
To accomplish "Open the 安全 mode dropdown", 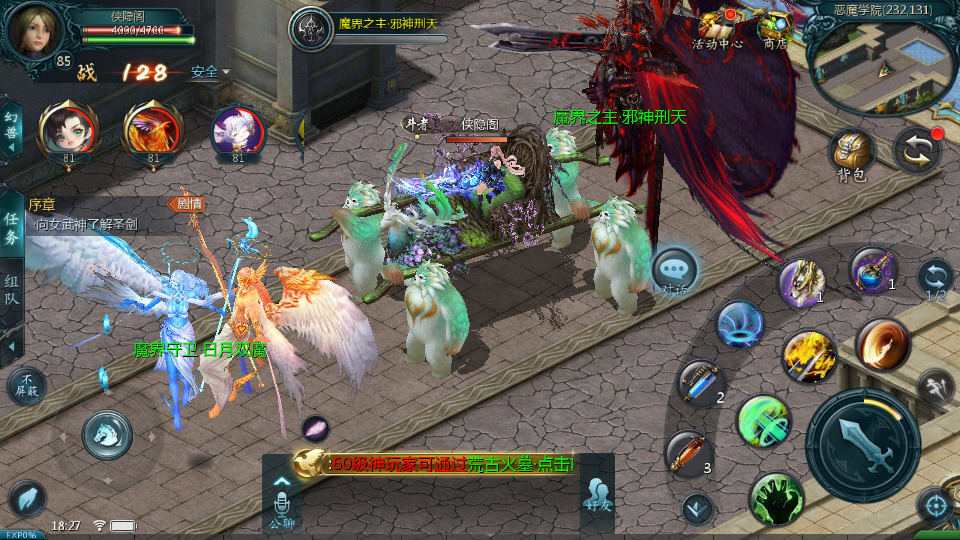I will 210,72.
